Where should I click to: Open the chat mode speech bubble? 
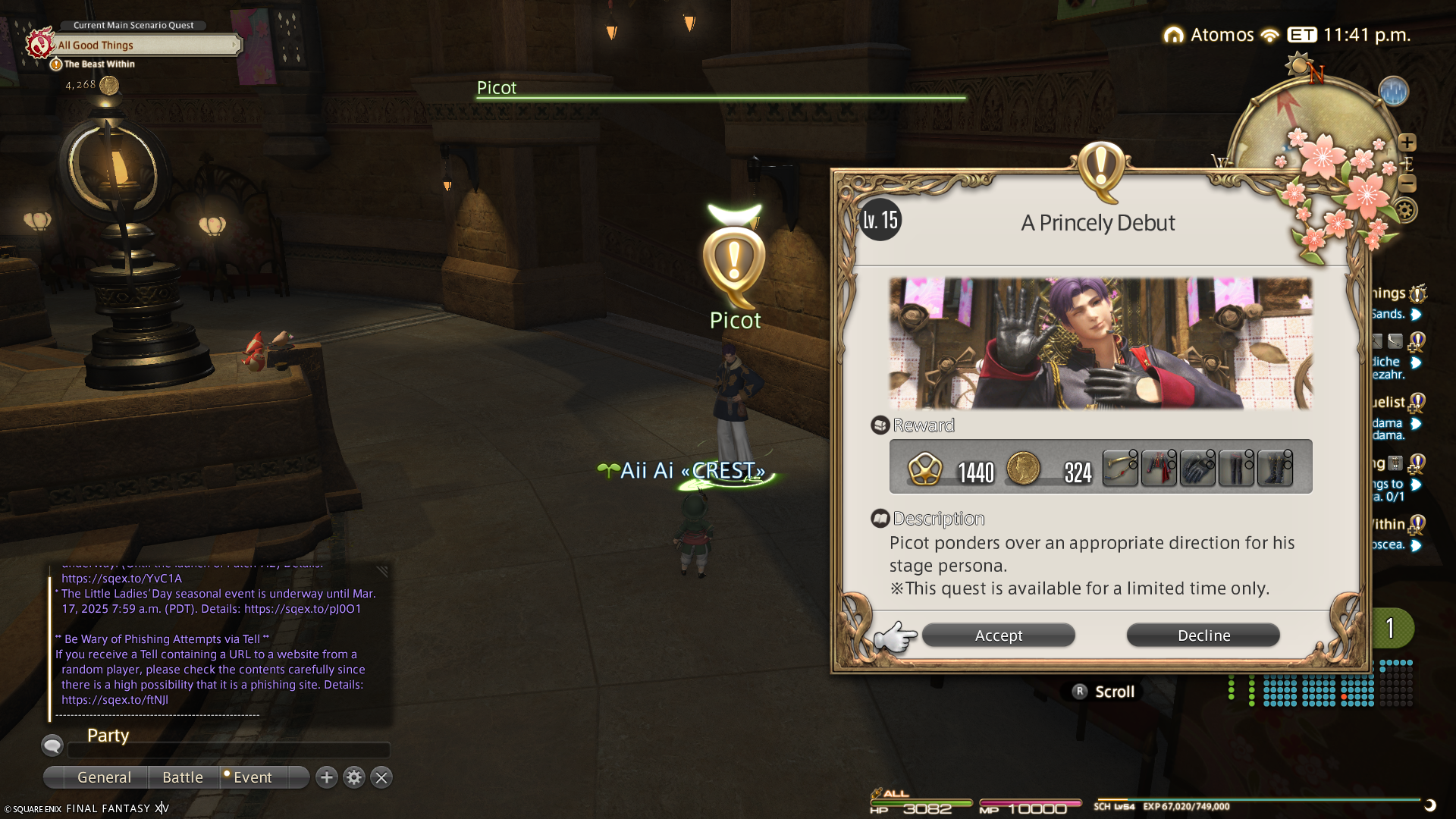coord(52,746)
